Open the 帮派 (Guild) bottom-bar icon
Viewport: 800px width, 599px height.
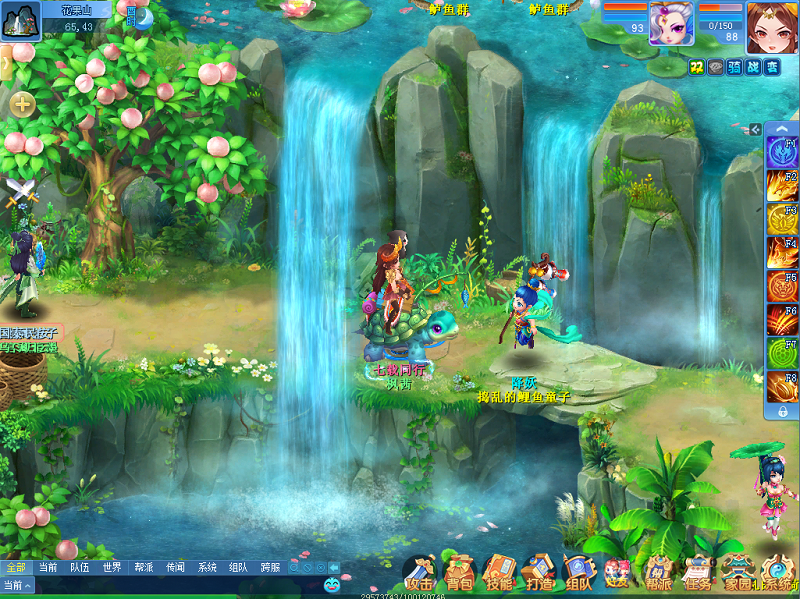coord(657,573)
